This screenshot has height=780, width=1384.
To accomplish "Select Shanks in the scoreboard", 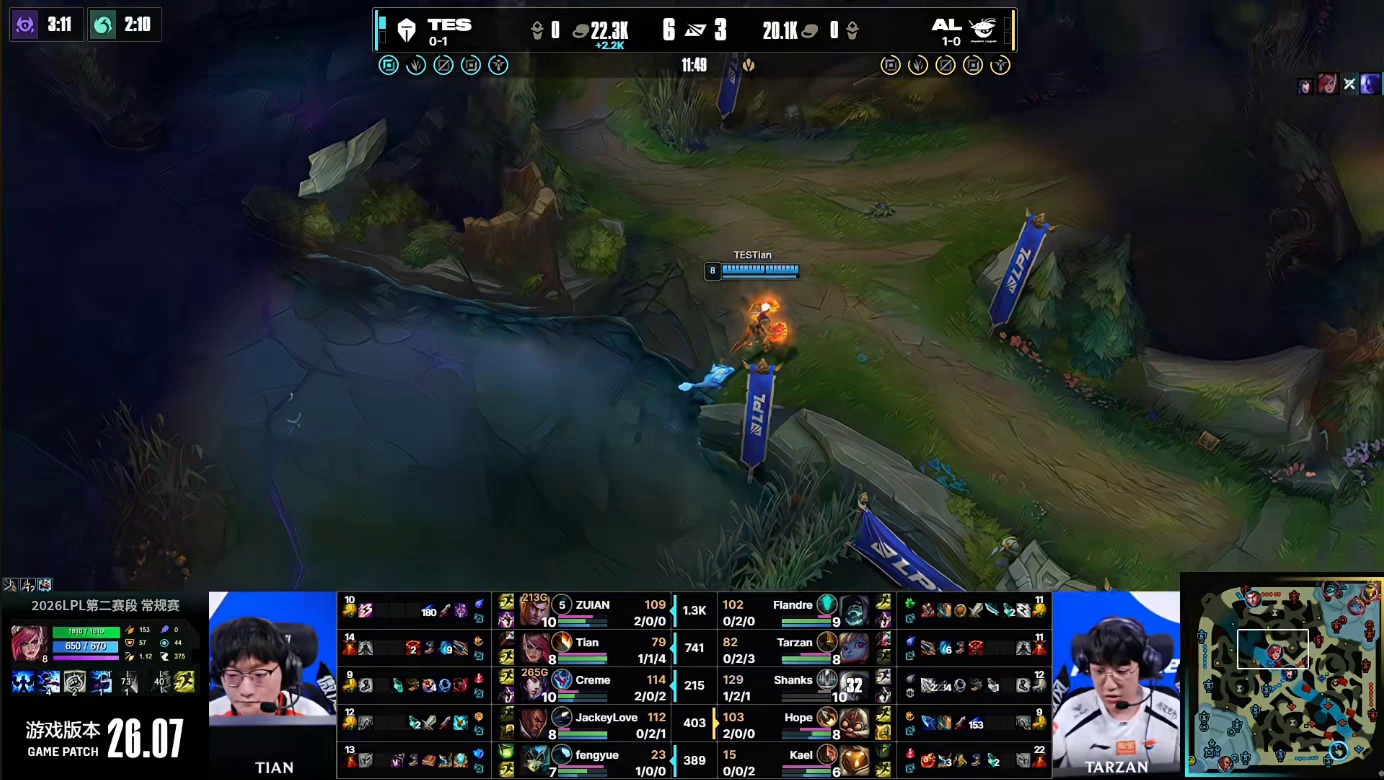I will click(x=800, y=685).
